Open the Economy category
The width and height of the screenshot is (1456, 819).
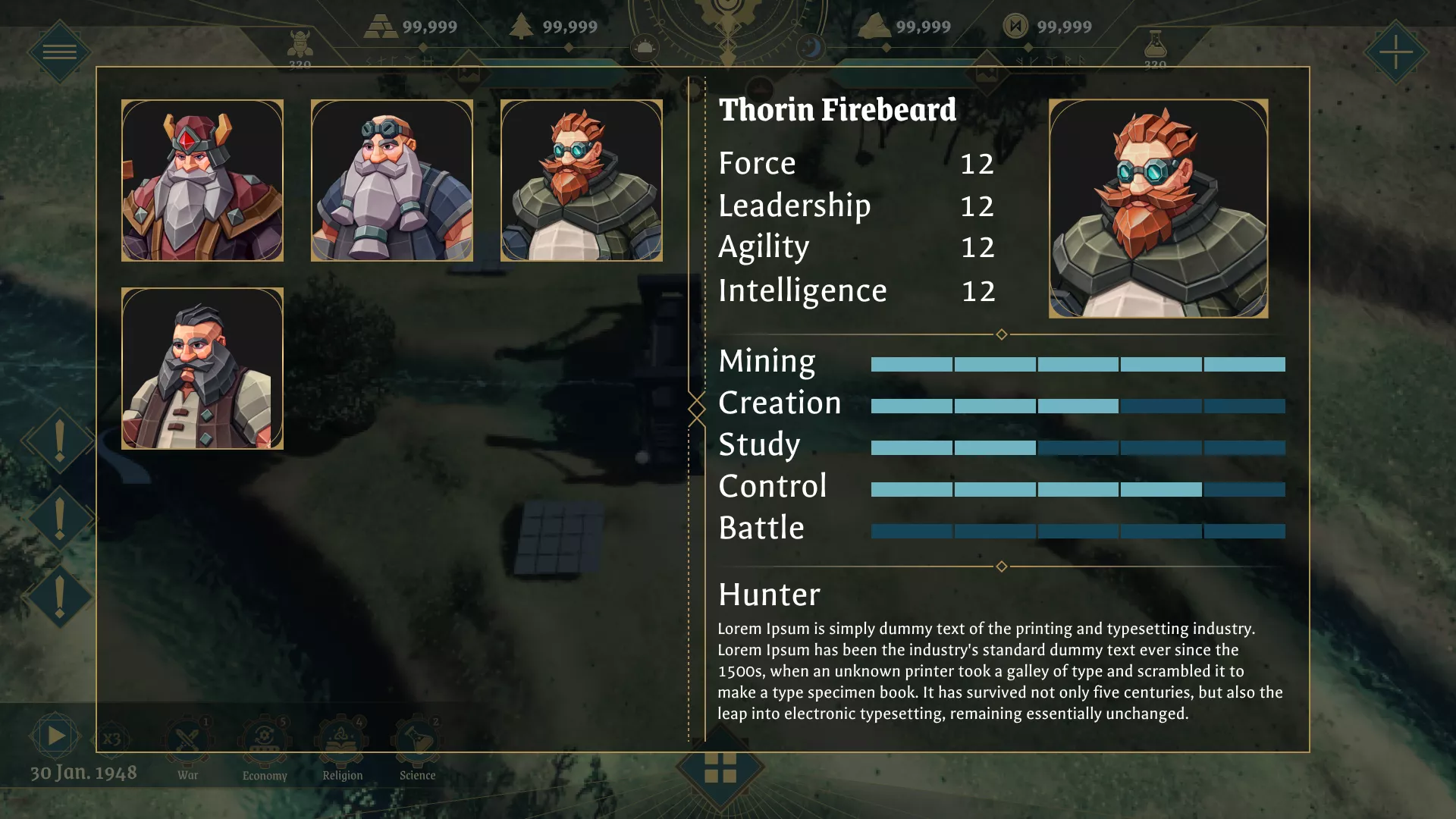pos(265,743)
